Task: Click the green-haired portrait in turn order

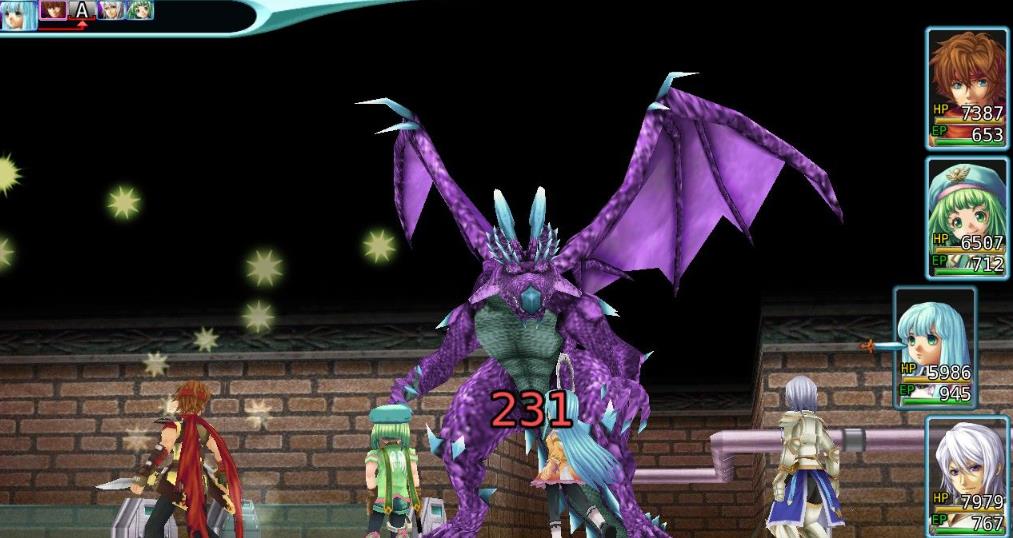Action: click(139, 11)
